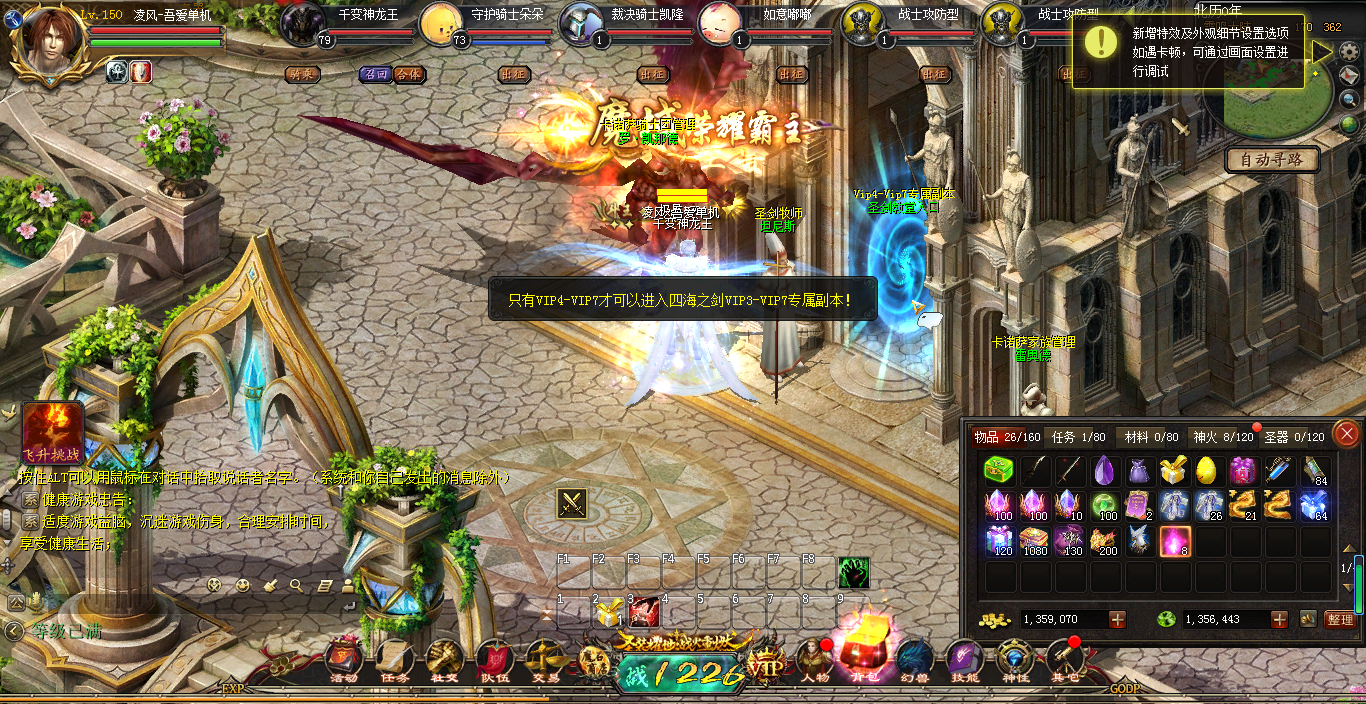The image size is (1366, 704).
Task: Open the 活动 events menu
Action: tap(344, 660)
